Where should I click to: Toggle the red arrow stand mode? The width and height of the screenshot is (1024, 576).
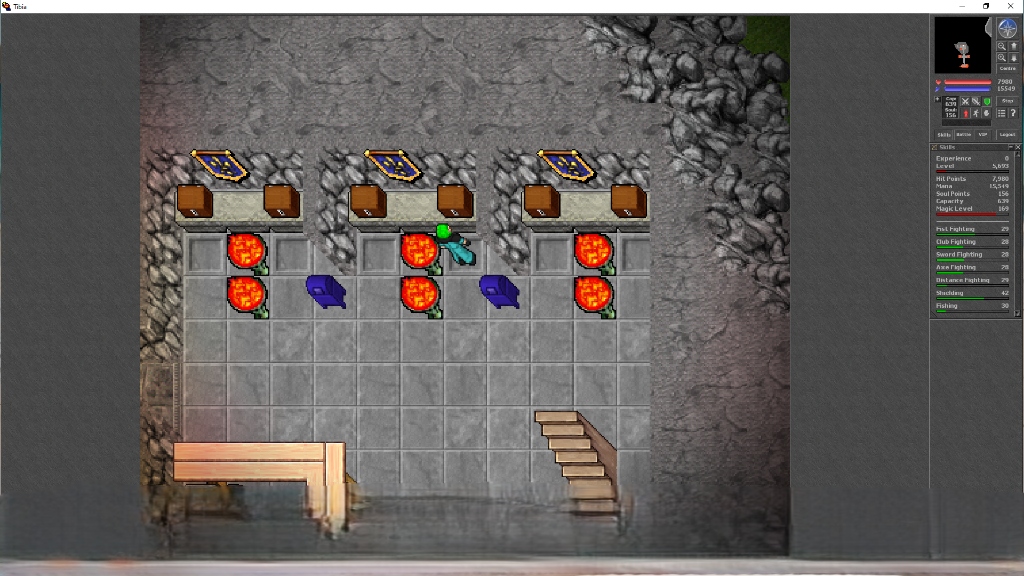click(965, 113)
